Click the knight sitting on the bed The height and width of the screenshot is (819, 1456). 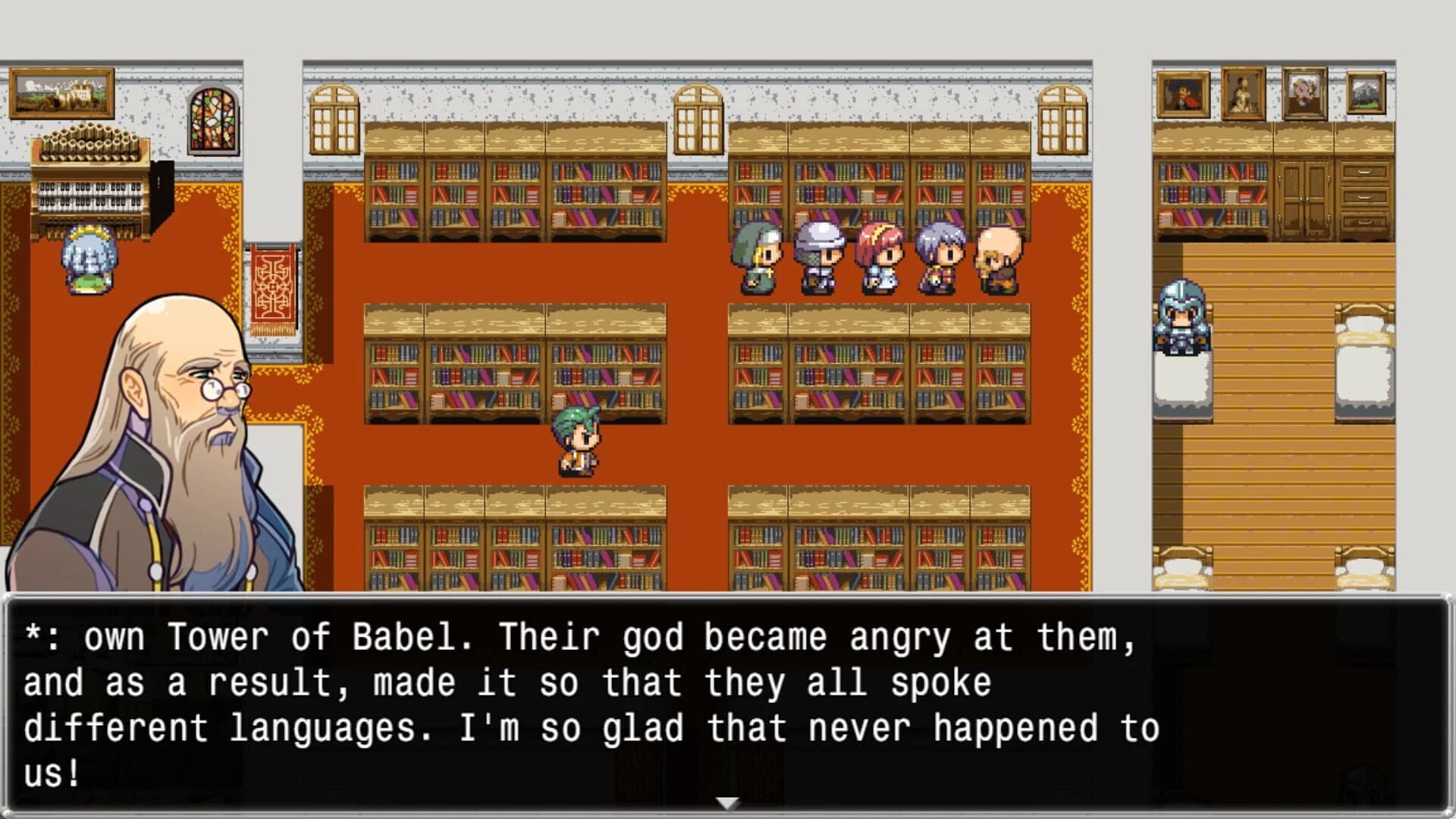[x=1181, y=318]
